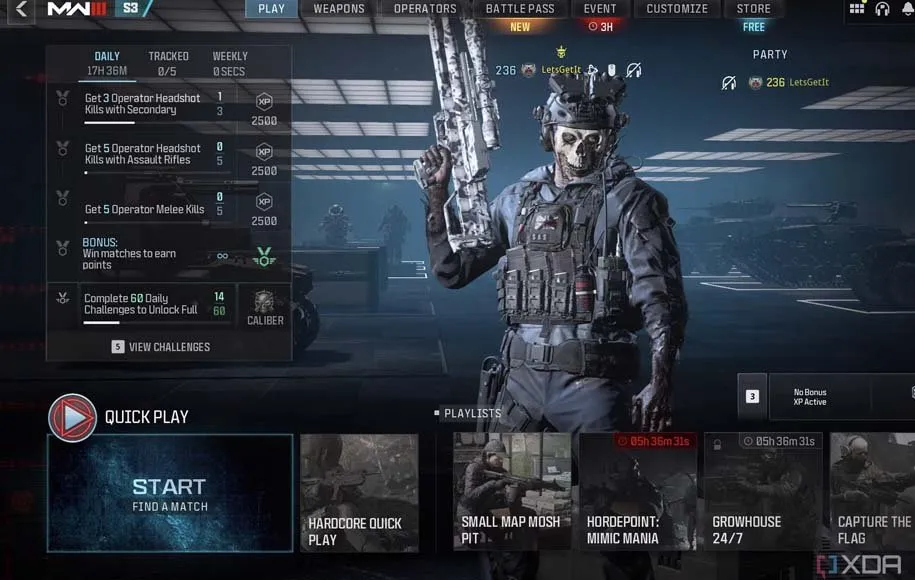The height and width of the screenshot is (580, 915).
Task: Switch to Tracked challenges
Action: [x=168, y=63]
